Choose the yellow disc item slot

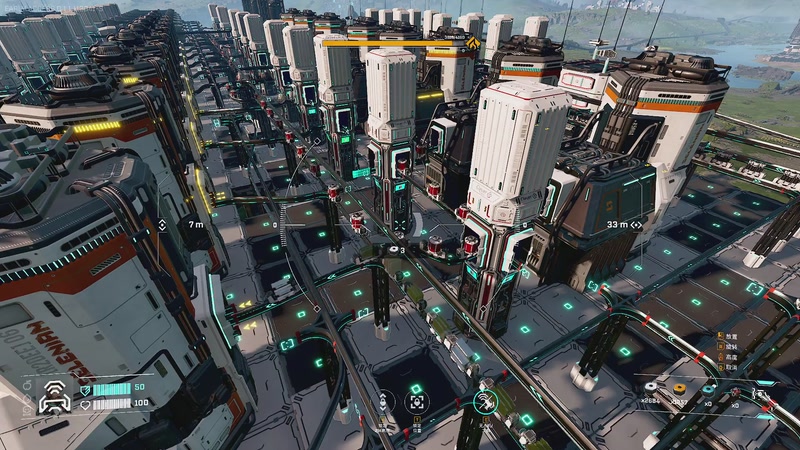(x=680, y=388)
